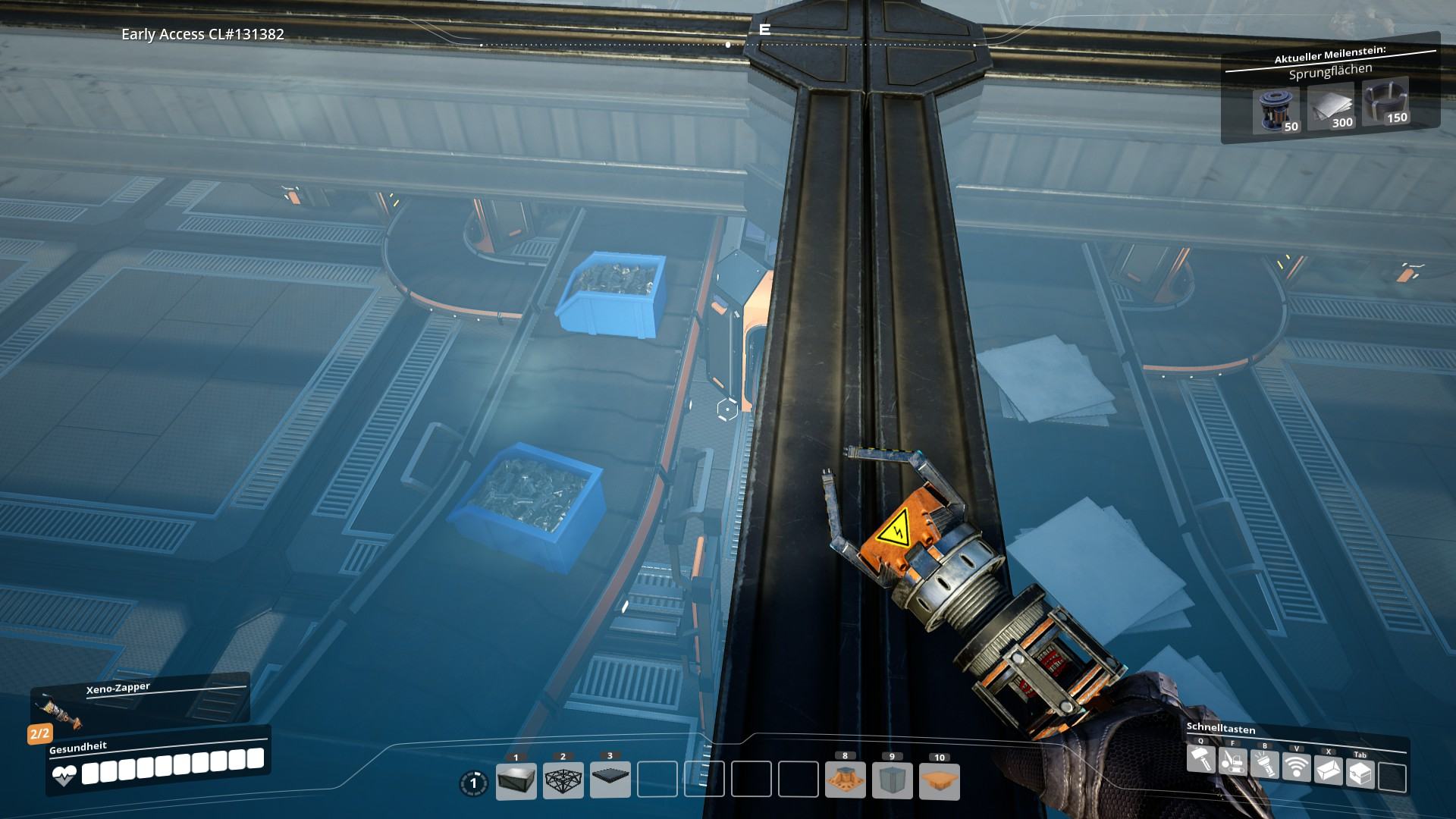Pick the orange pillar base in slot 8
Screen dimensions: 1456x819
(845, 780)
